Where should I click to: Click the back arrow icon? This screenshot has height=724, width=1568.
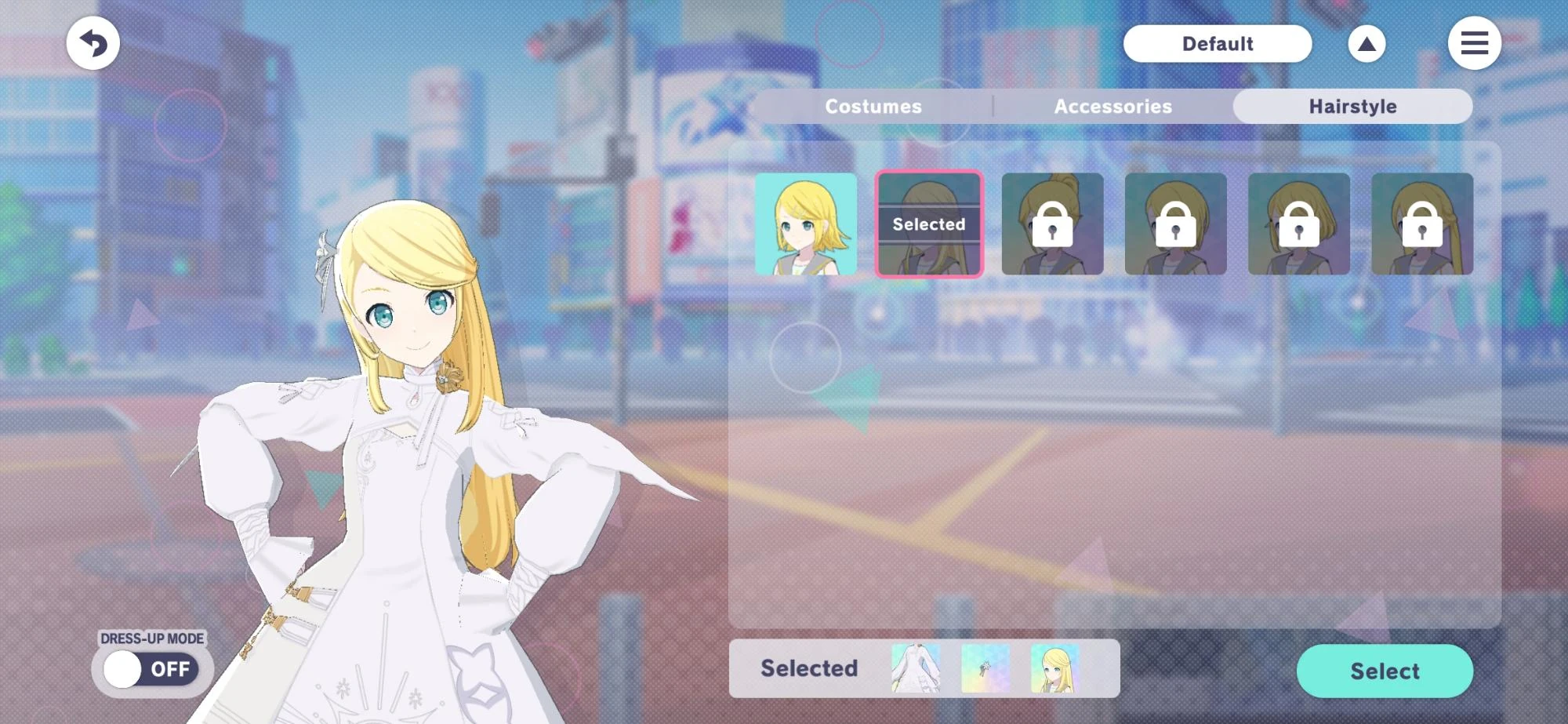click(93, 43)
